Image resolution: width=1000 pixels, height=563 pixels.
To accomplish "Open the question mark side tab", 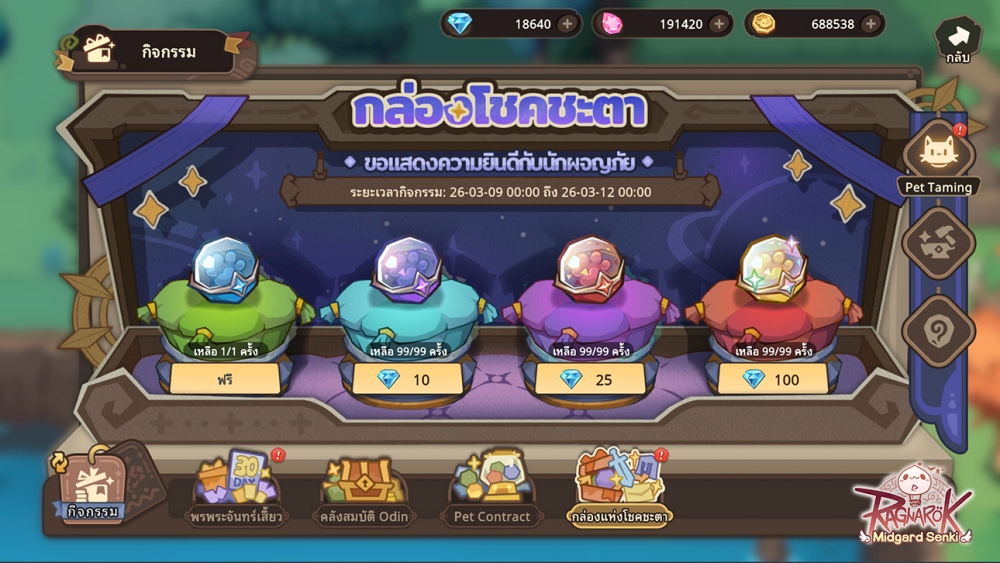I will click(938, 328).
